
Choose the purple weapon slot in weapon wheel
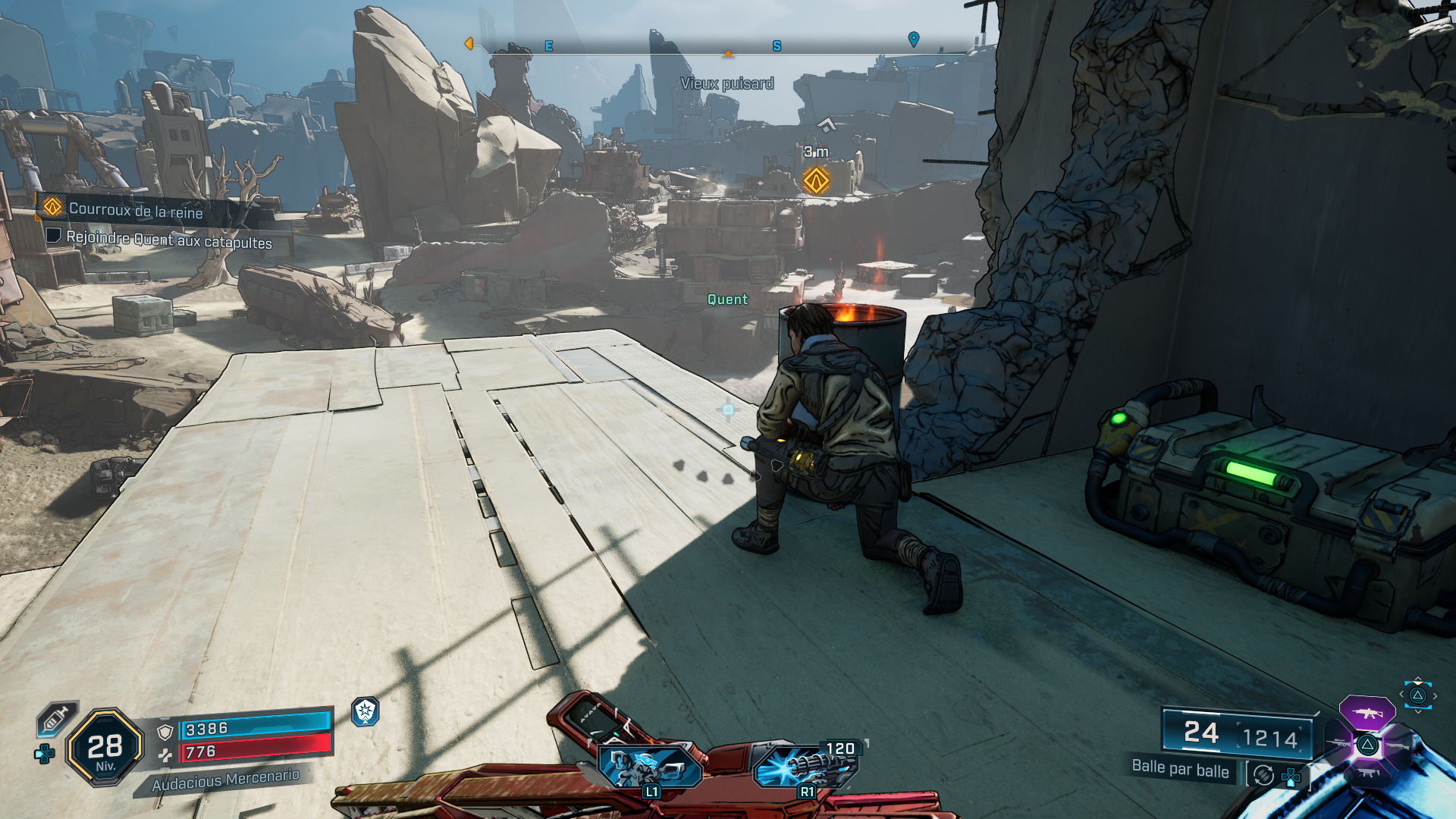pyautogui.click(x=1367, y=713)
